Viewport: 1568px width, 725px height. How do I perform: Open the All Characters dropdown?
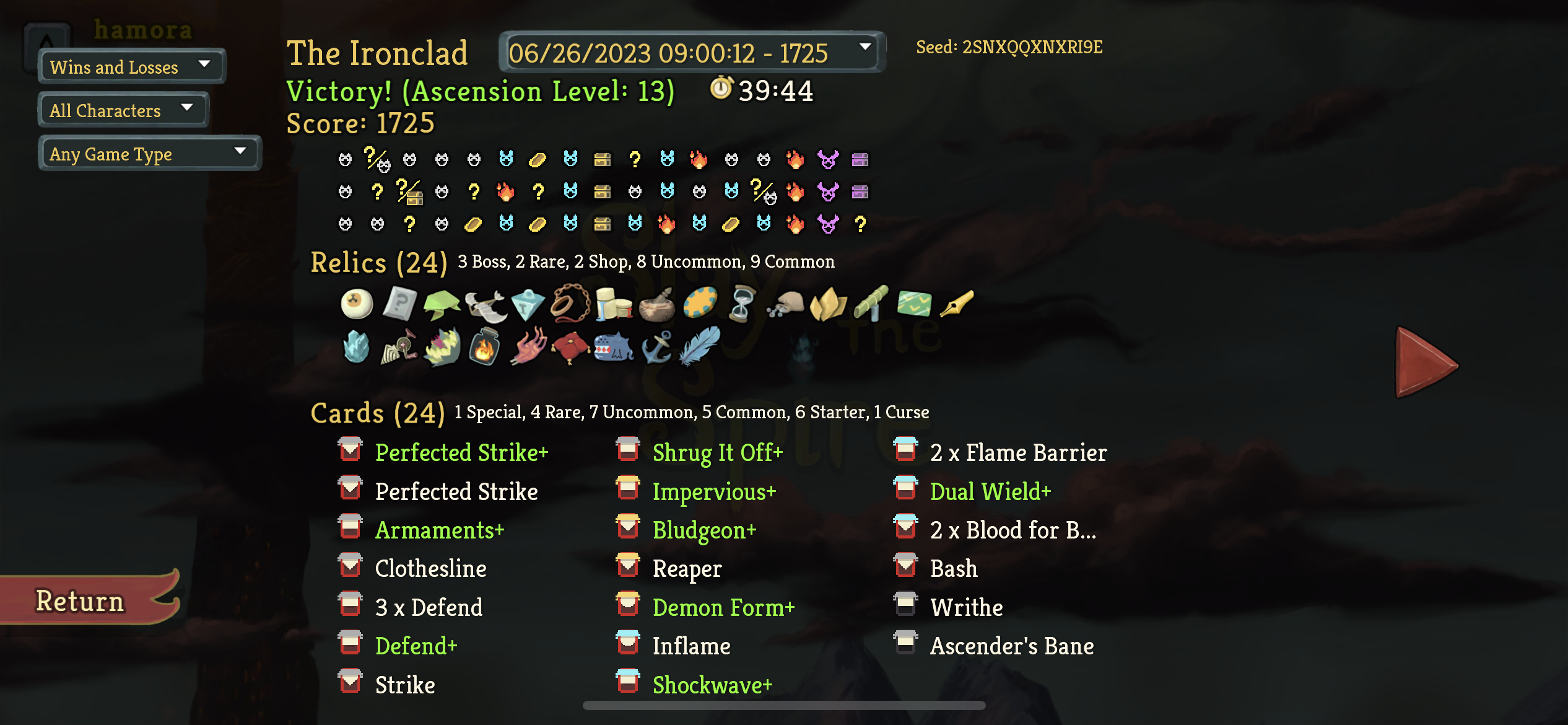122,110
